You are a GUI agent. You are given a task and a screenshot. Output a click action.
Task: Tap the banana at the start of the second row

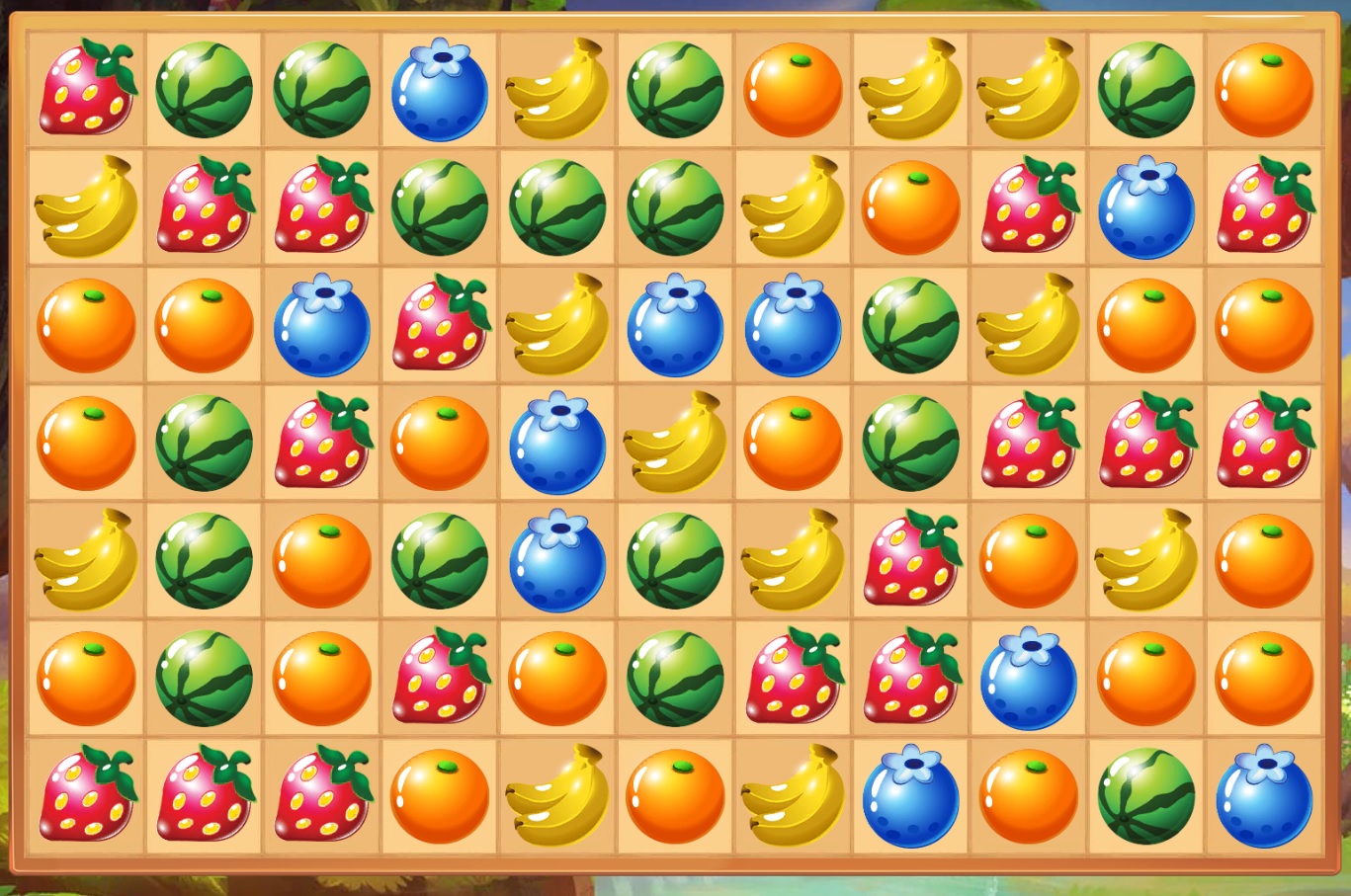click(86, 207)
